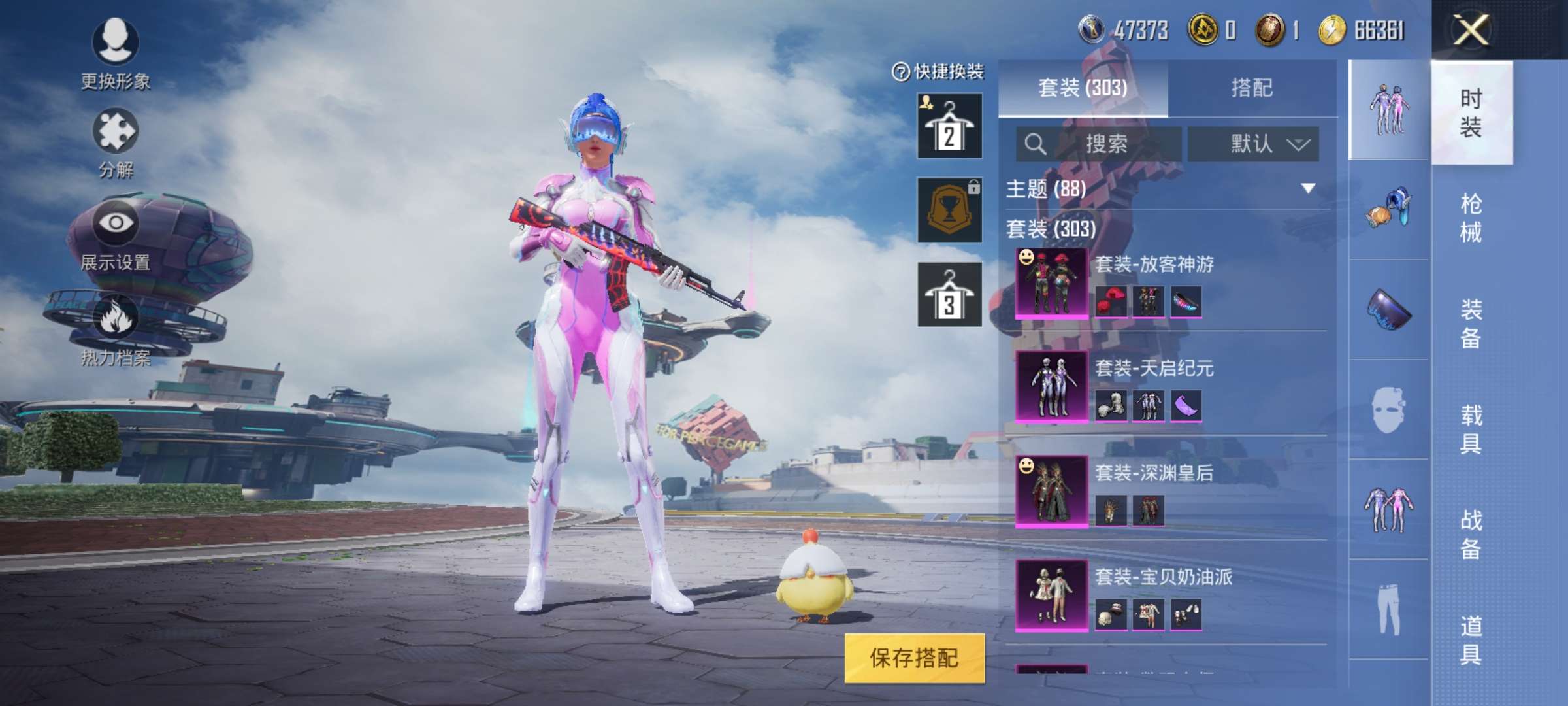Load quick outfit preset number 2
The image size is (1568, 706).
pos(949,126)
